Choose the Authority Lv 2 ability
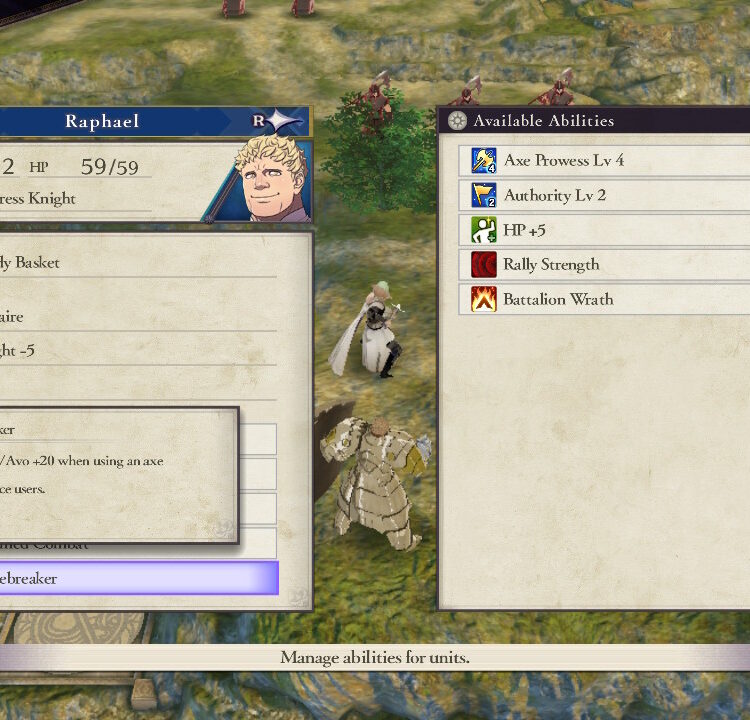 [554, 195]
